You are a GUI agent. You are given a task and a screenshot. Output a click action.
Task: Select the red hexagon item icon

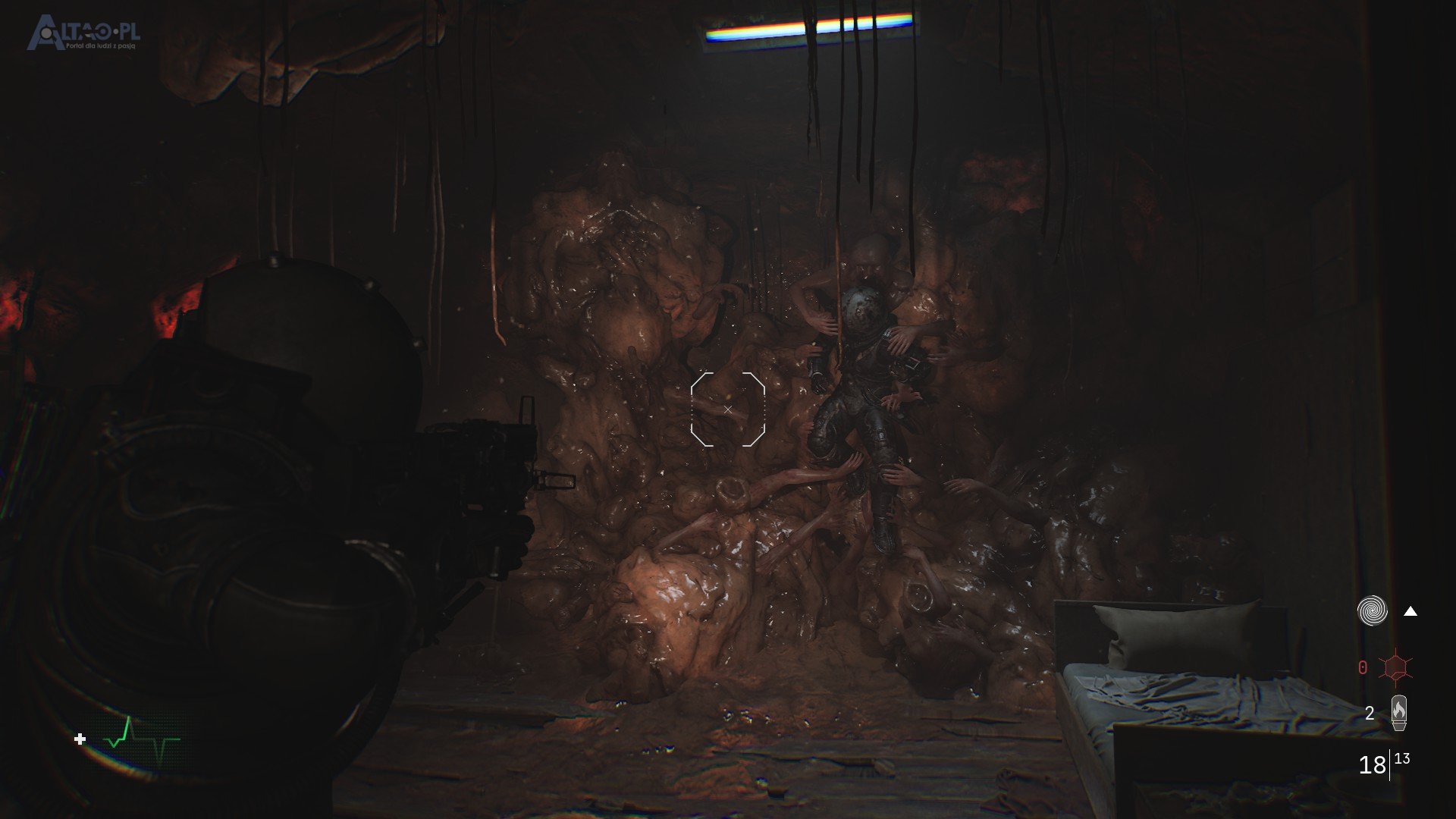coord(1395,667)
